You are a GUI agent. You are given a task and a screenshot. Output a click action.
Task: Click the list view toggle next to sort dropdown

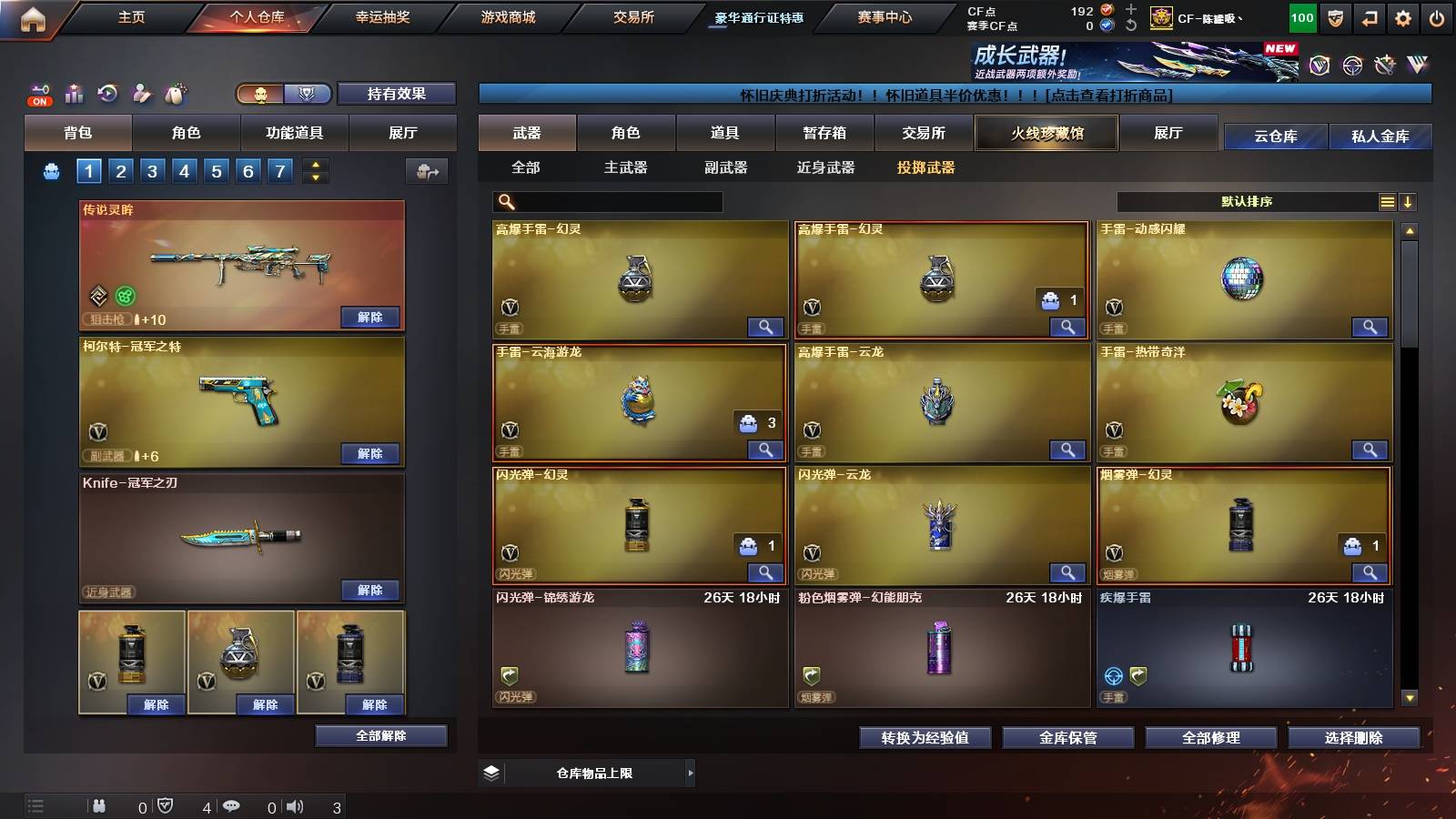coord(1387,201)
